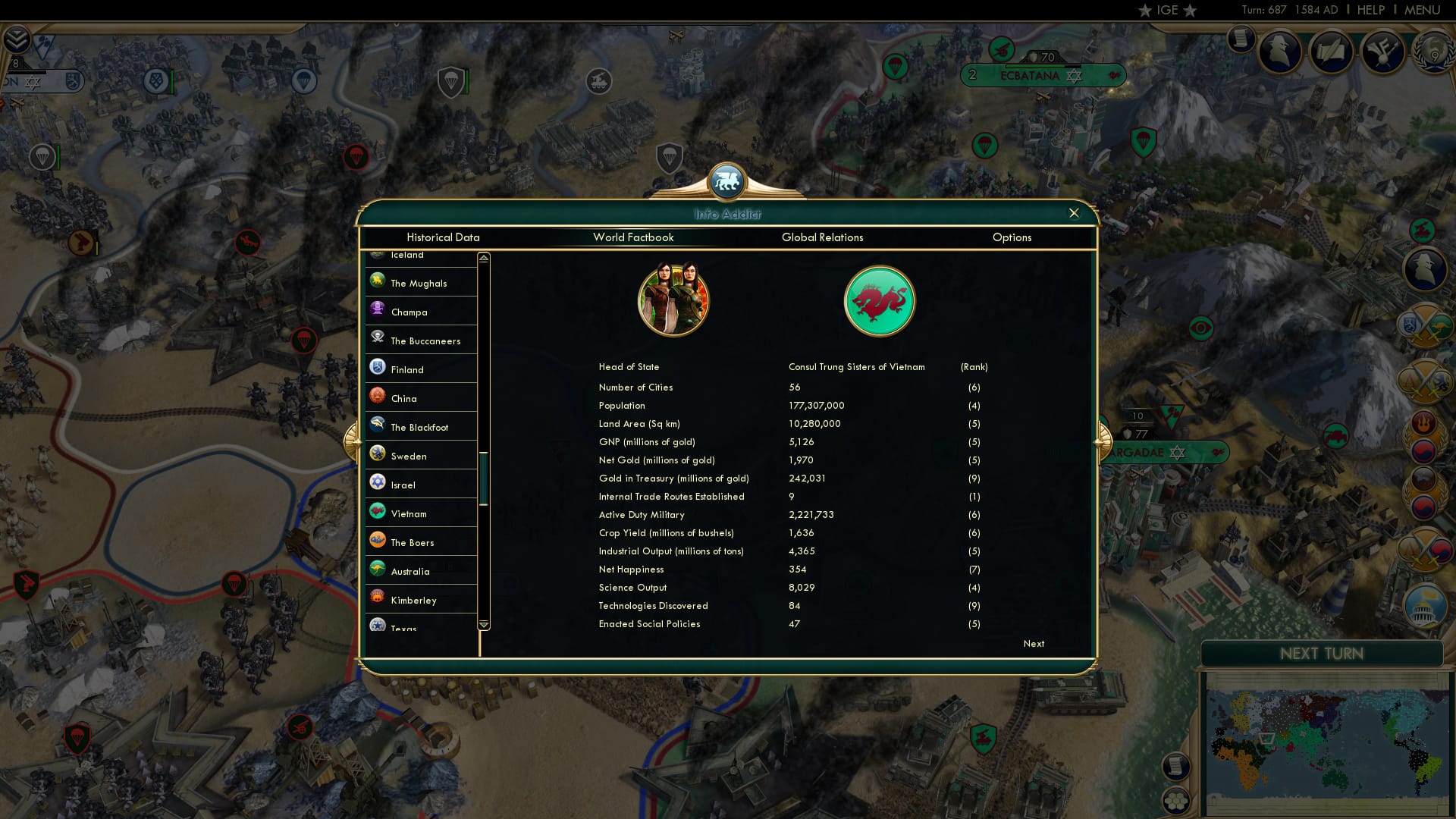The height and width of the screenshot is (819, 1456).
Task: Click Vietnam's red dragon civilization emblem
Action: [x=880, y=300]
